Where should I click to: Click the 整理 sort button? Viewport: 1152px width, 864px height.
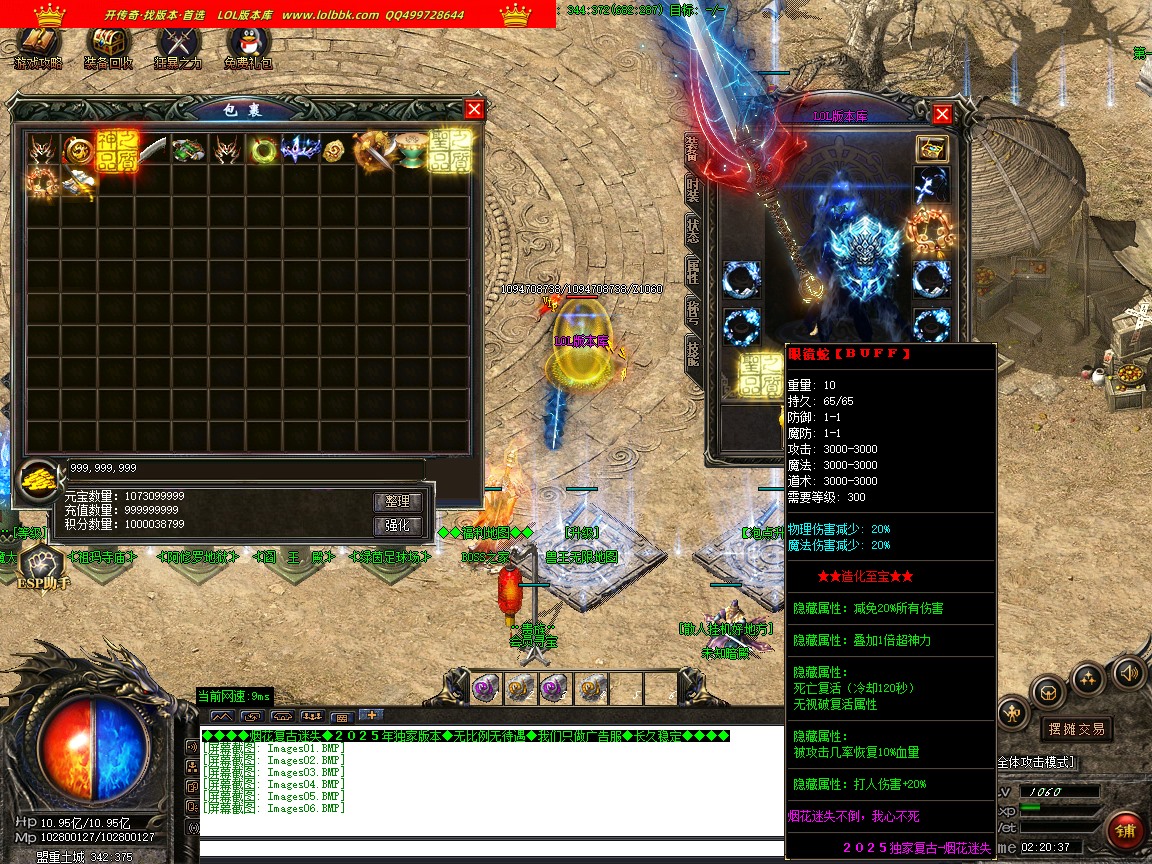click(x=398, y=501)
